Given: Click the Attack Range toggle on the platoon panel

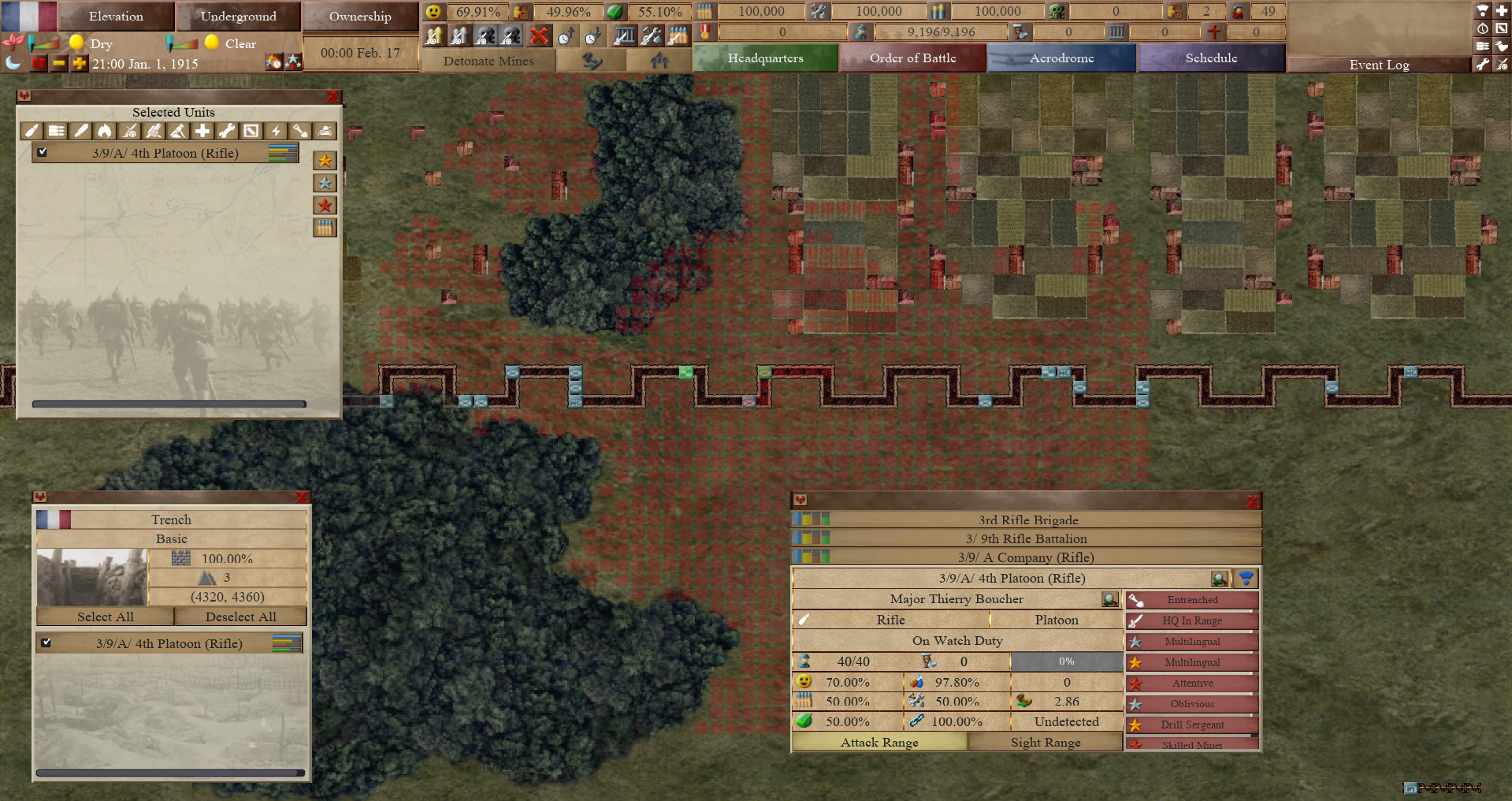Looking at the screenshot, I should [879, 742].
